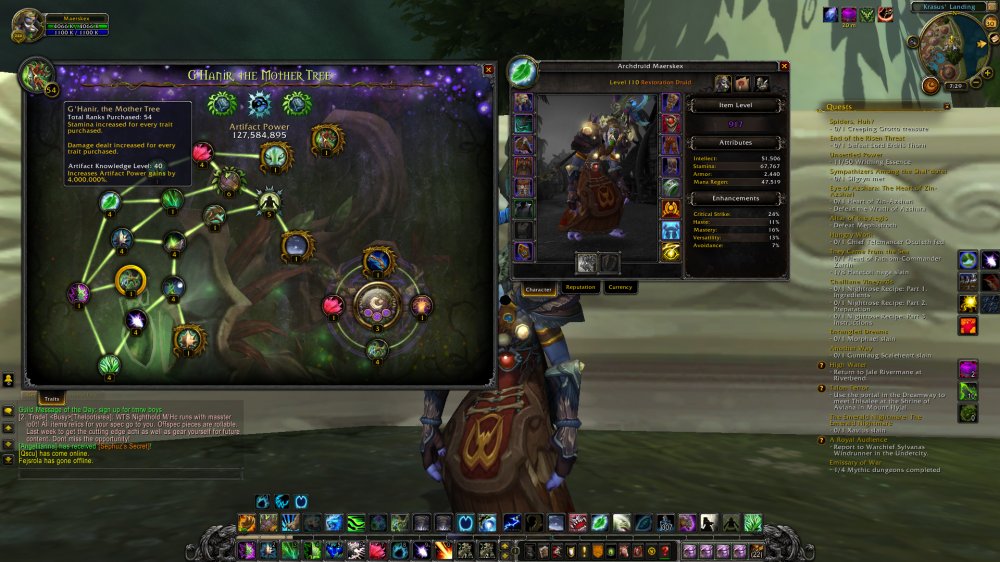The height and width of the screenshot is (562, 1000).
Task: Select the High Water quest in tracker
Action: [x=848, y=365]
